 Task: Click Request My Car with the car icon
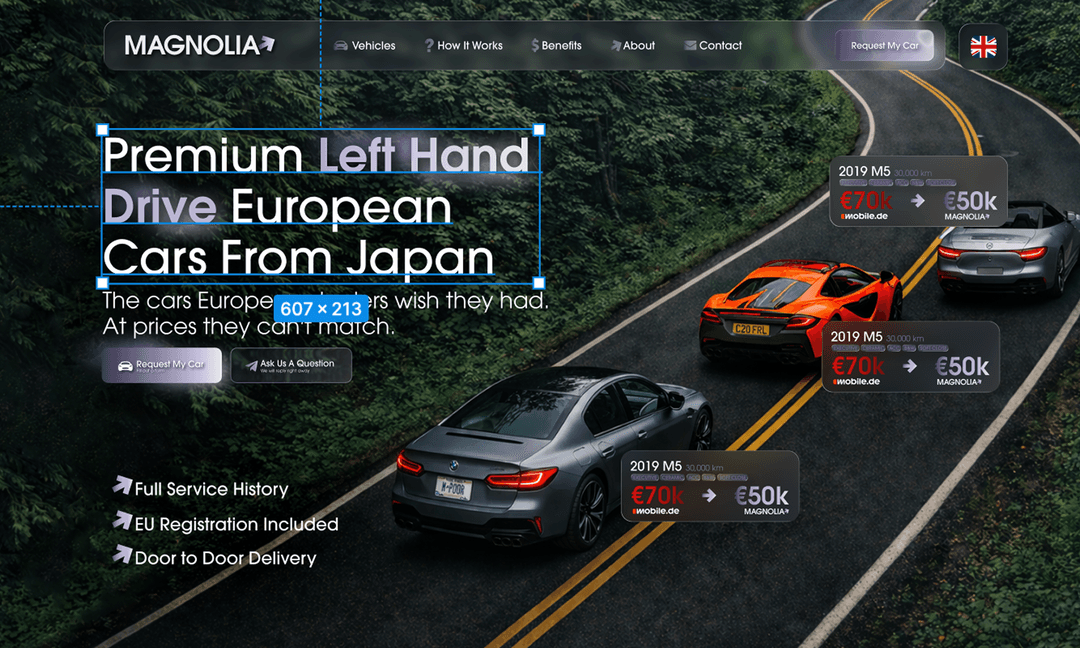coord(162,365)
